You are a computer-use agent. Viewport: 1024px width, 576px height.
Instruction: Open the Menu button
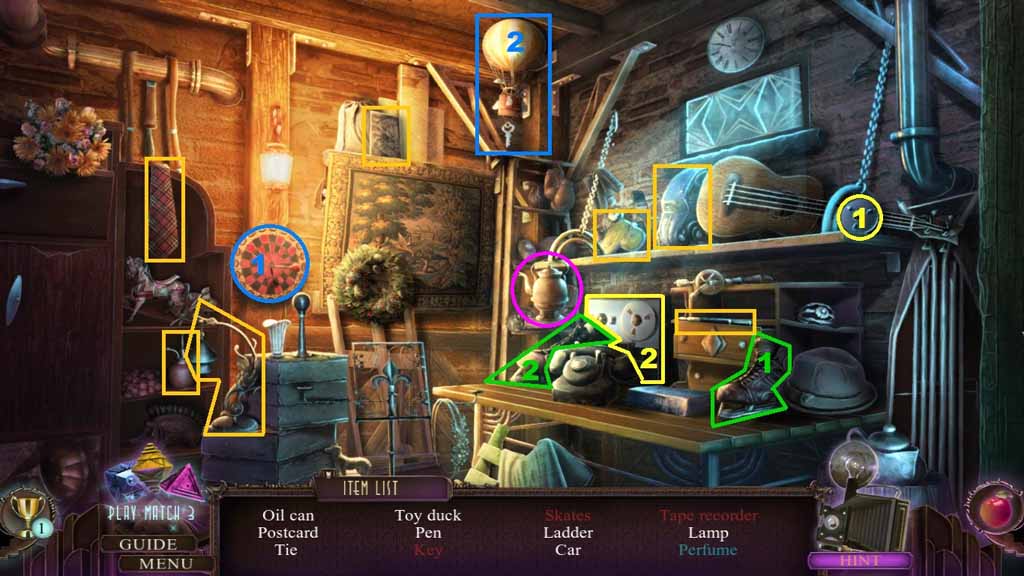pyautogui.click(x=148, y=563)
